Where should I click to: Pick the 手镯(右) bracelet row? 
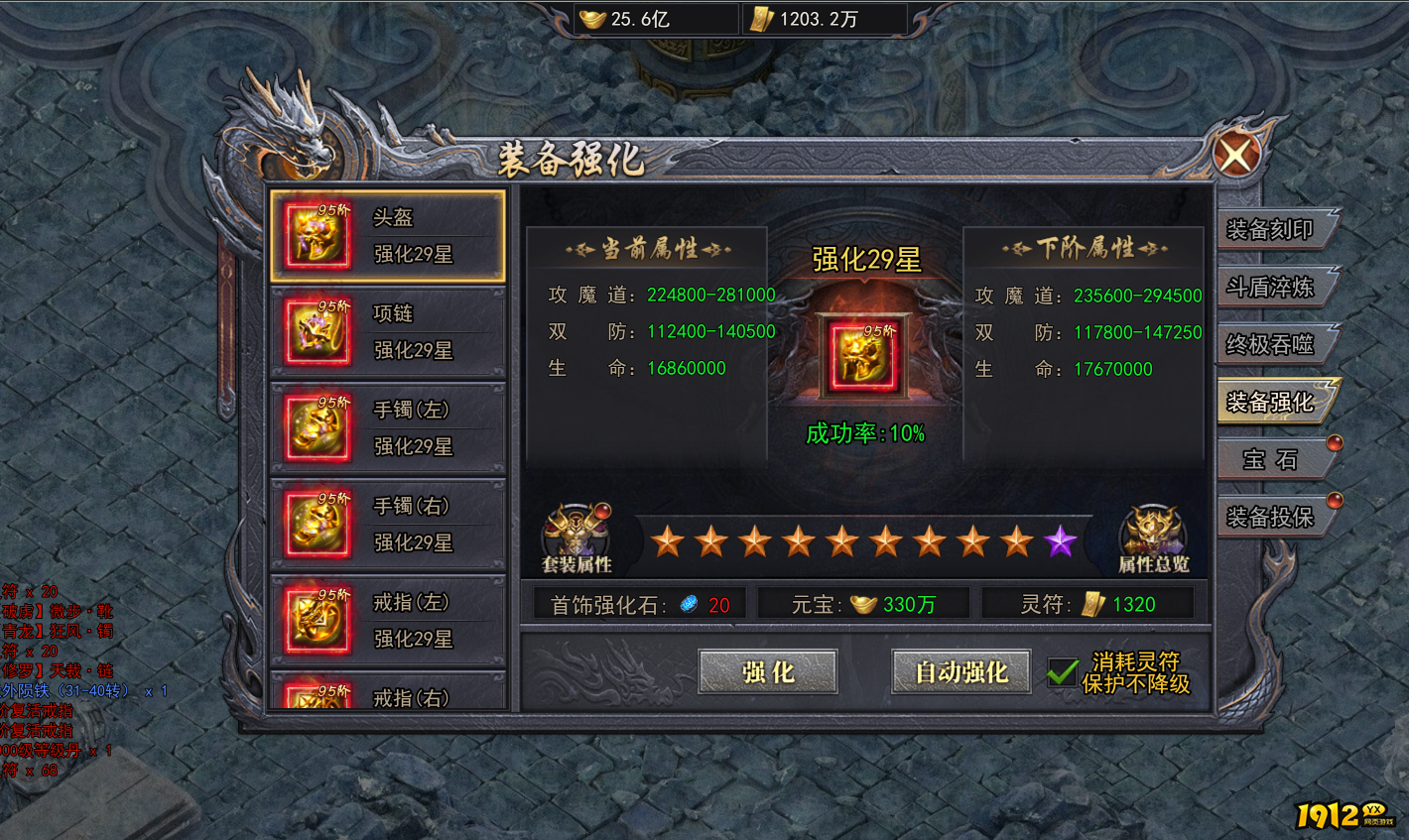tap(388, 525)
